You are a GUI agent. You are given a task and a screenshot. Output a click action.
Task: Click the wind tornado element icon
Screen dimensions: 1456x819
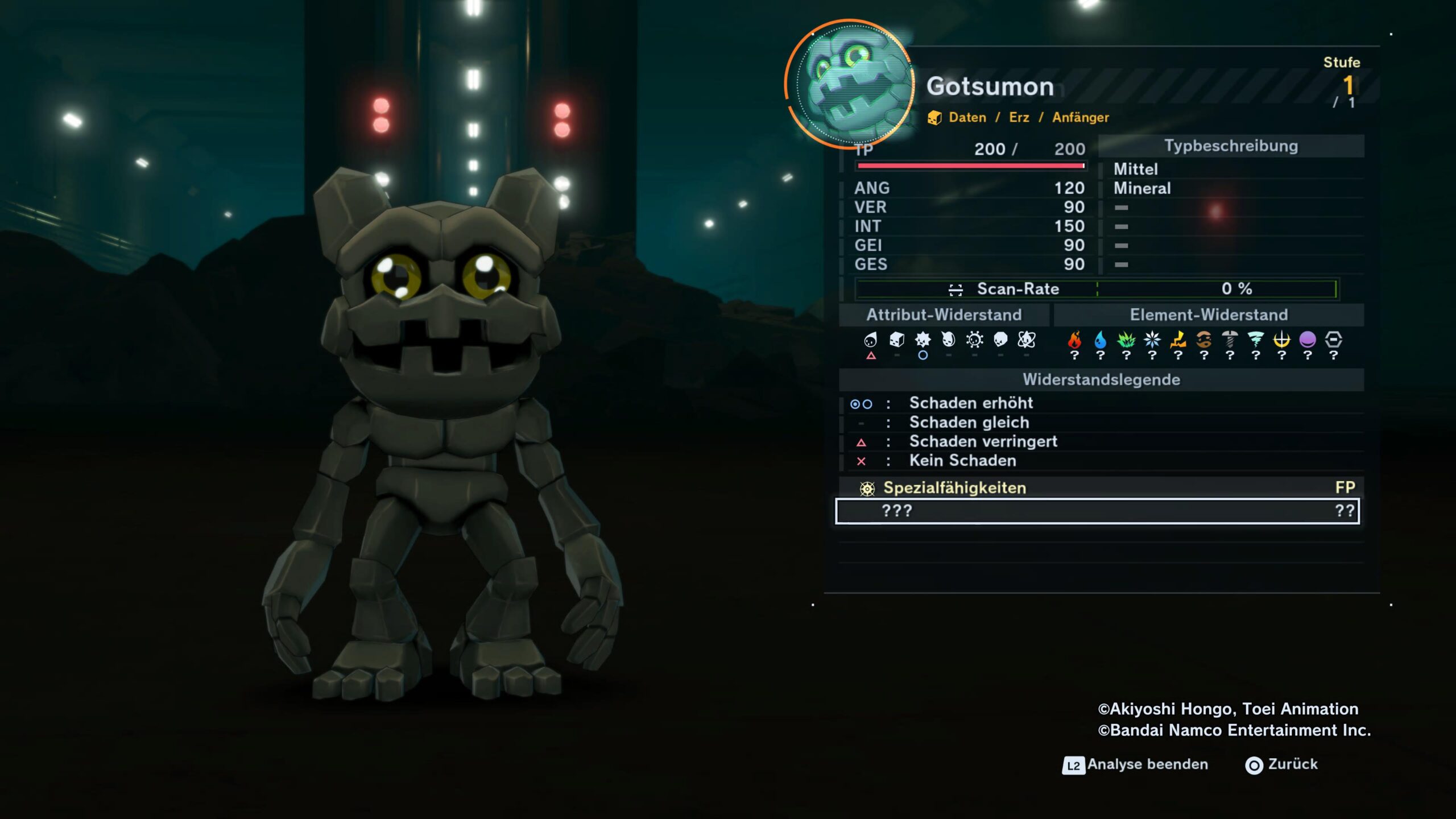click(1255, 340)
